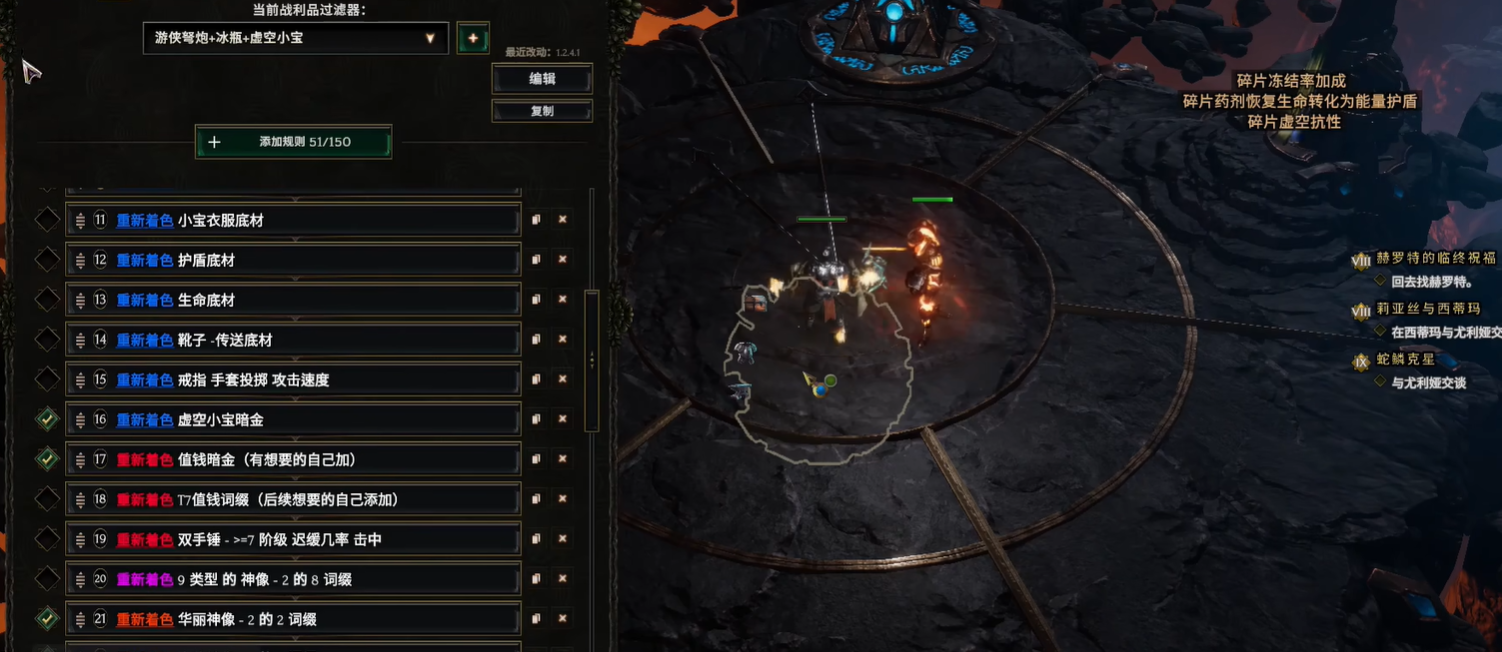Enable rule 19 双手锤 checkbox
This screenshot has height=652, width=1502.
[x=47, y=539]
